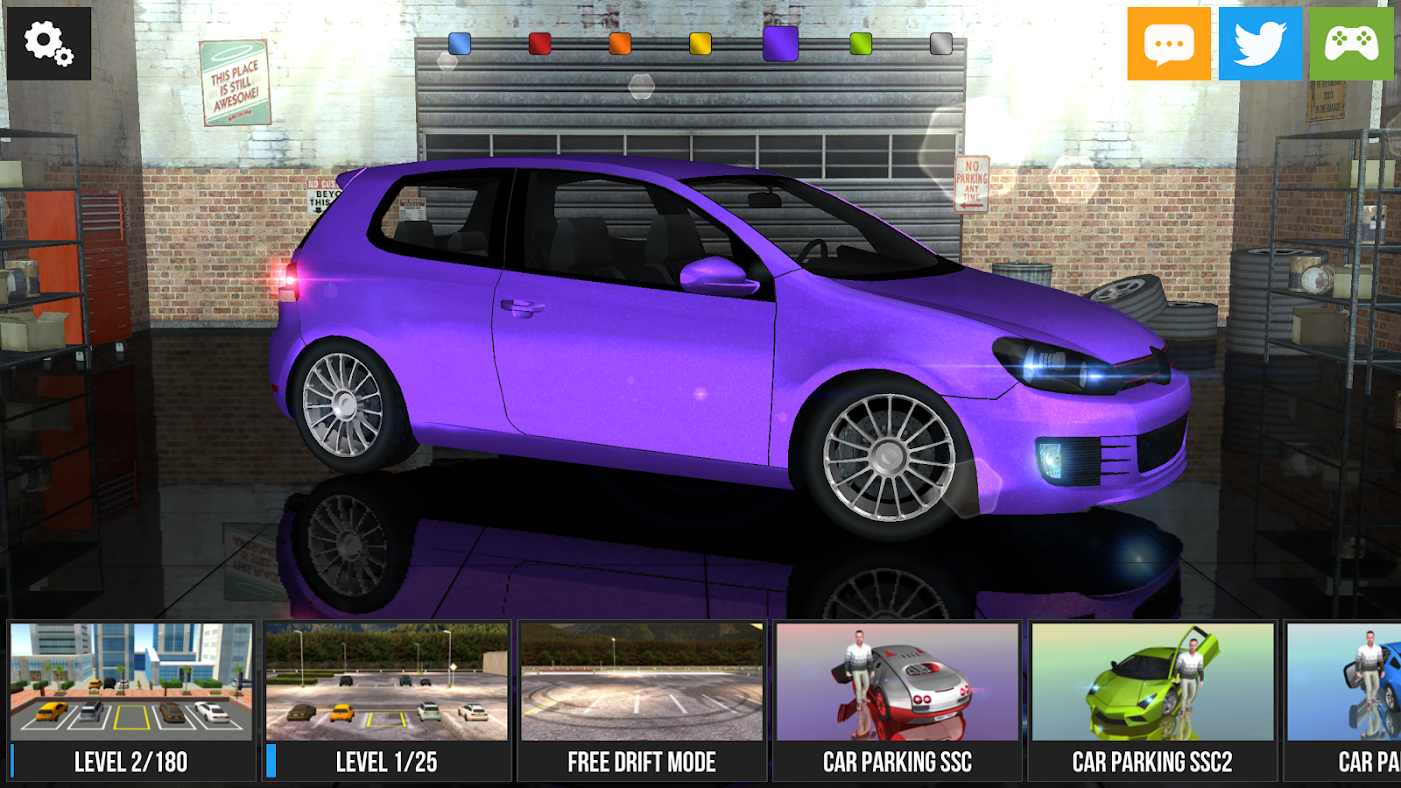Select the purple car paint swatch

pyautogui.click(x=780, y=43)
